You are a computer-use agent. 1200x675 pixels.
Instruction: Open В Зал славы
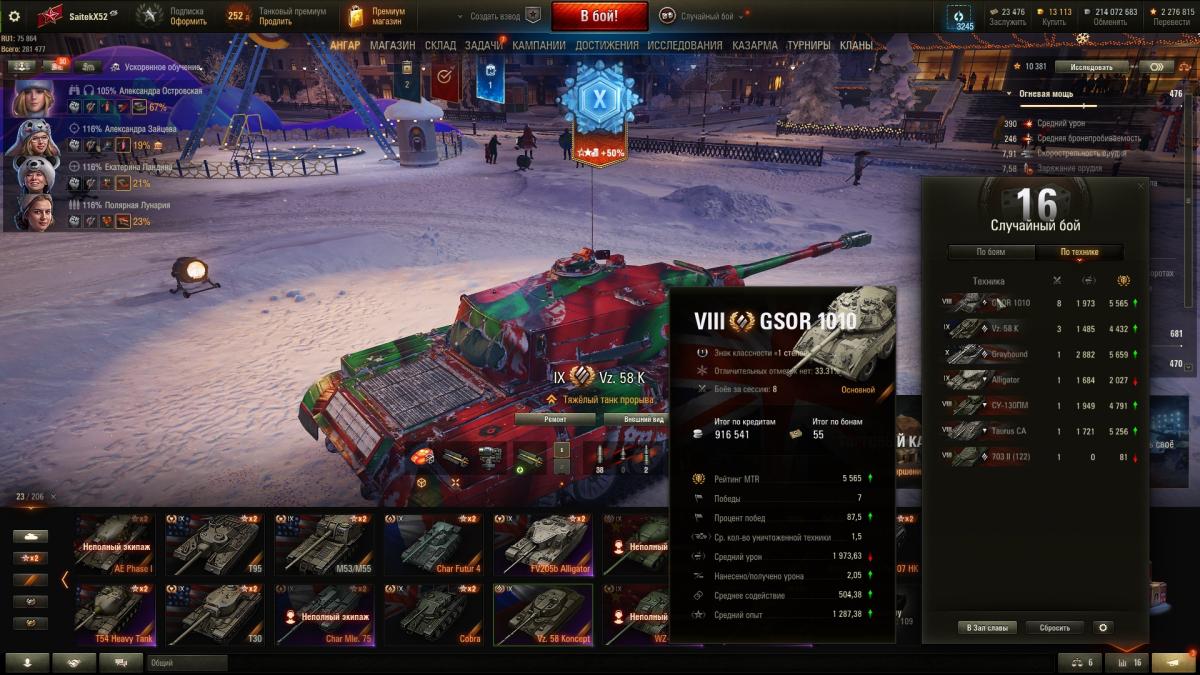tap(988, 628)
